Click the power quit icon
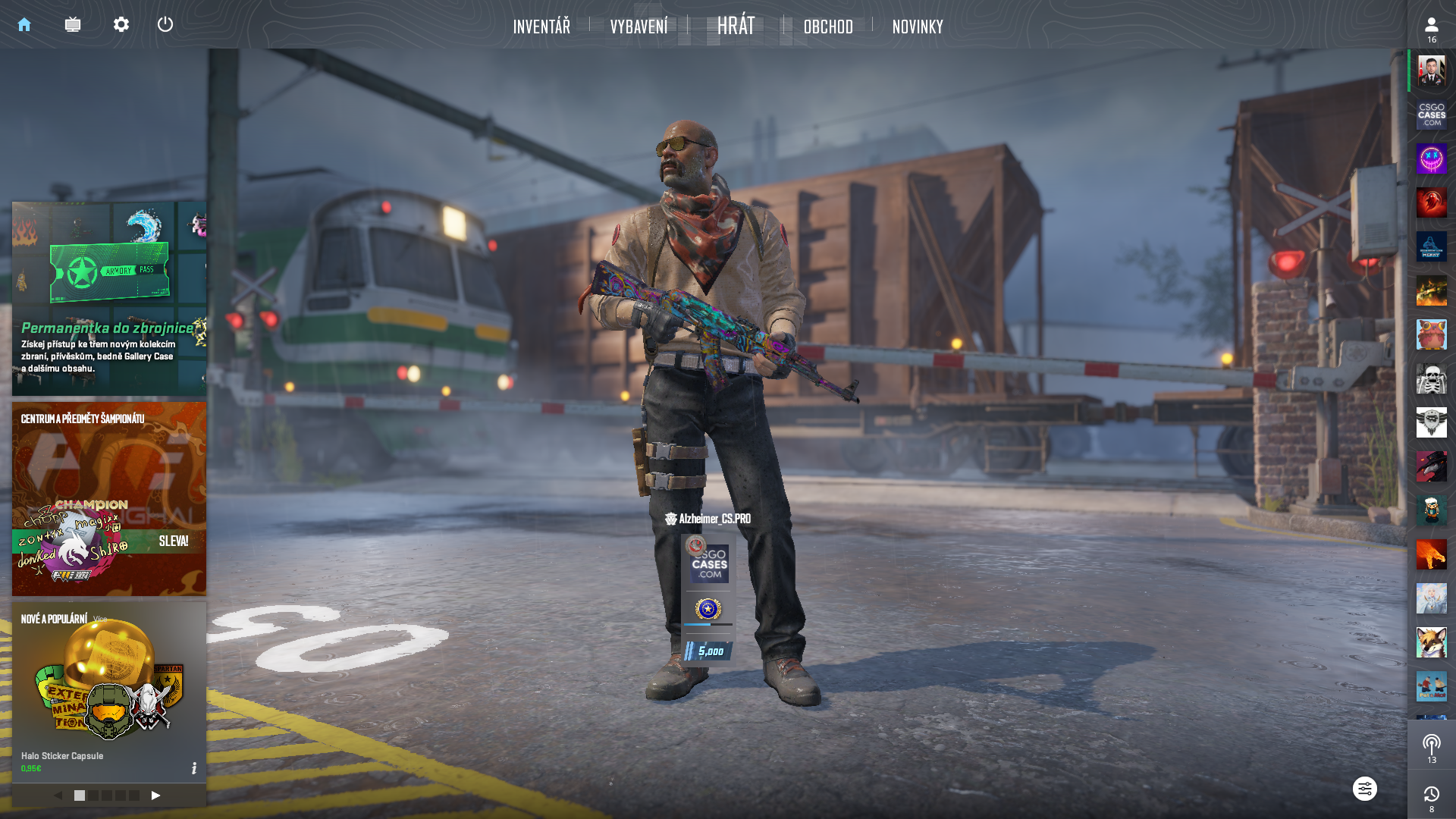 pos(165,25)
